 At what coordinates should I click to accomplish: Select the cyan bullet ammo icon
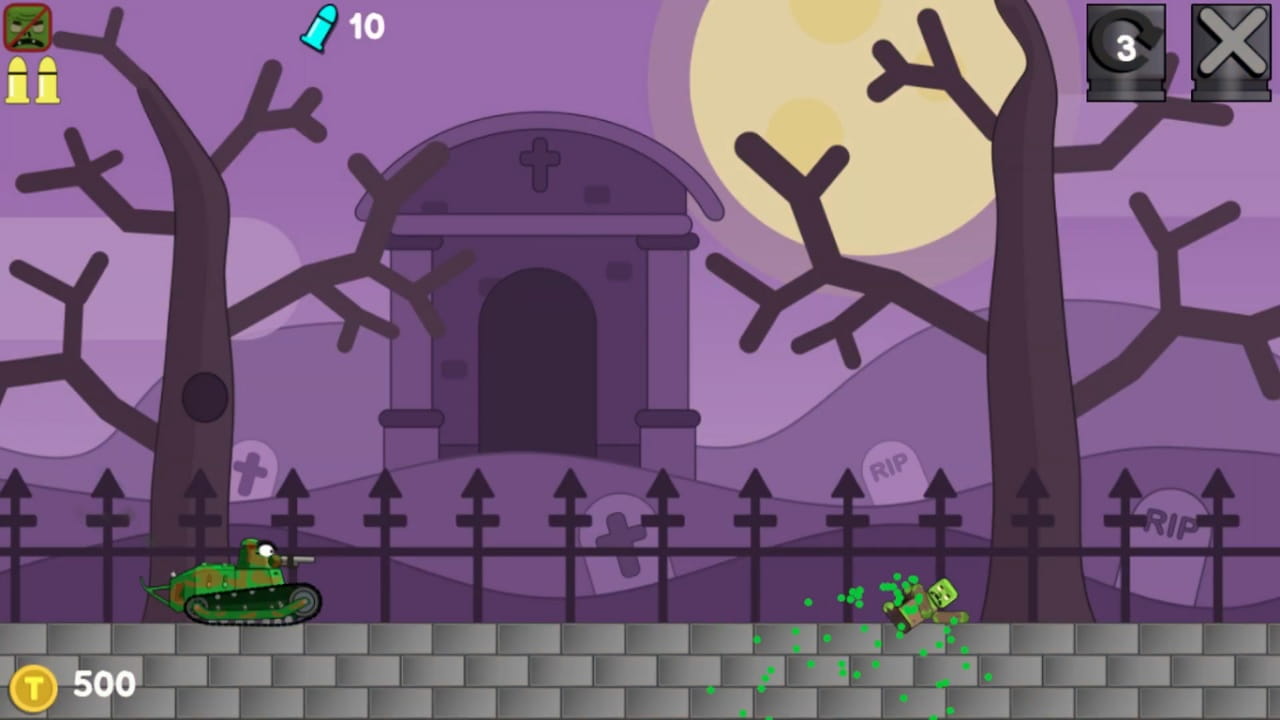coord(318,27)
